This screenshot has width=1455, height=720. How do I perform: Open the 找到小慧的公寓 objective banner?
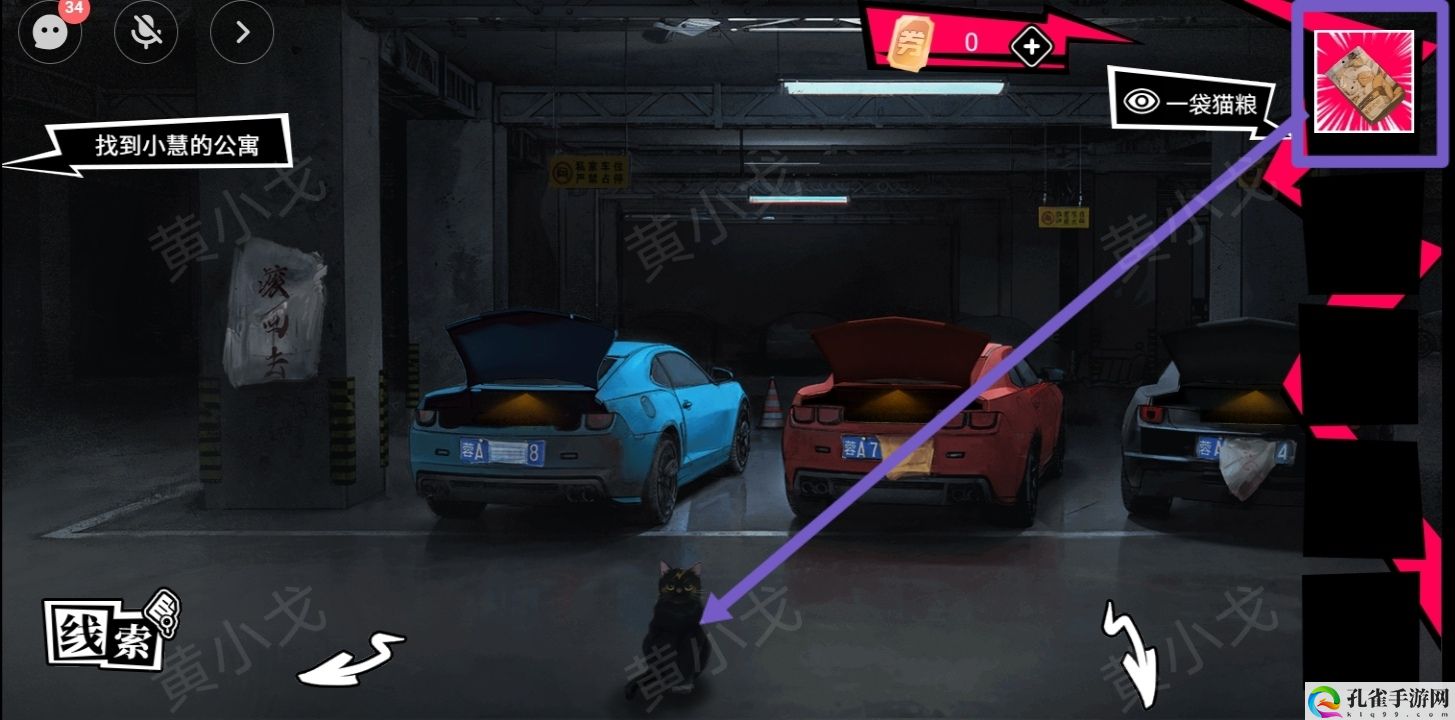[x=176, y=146]
